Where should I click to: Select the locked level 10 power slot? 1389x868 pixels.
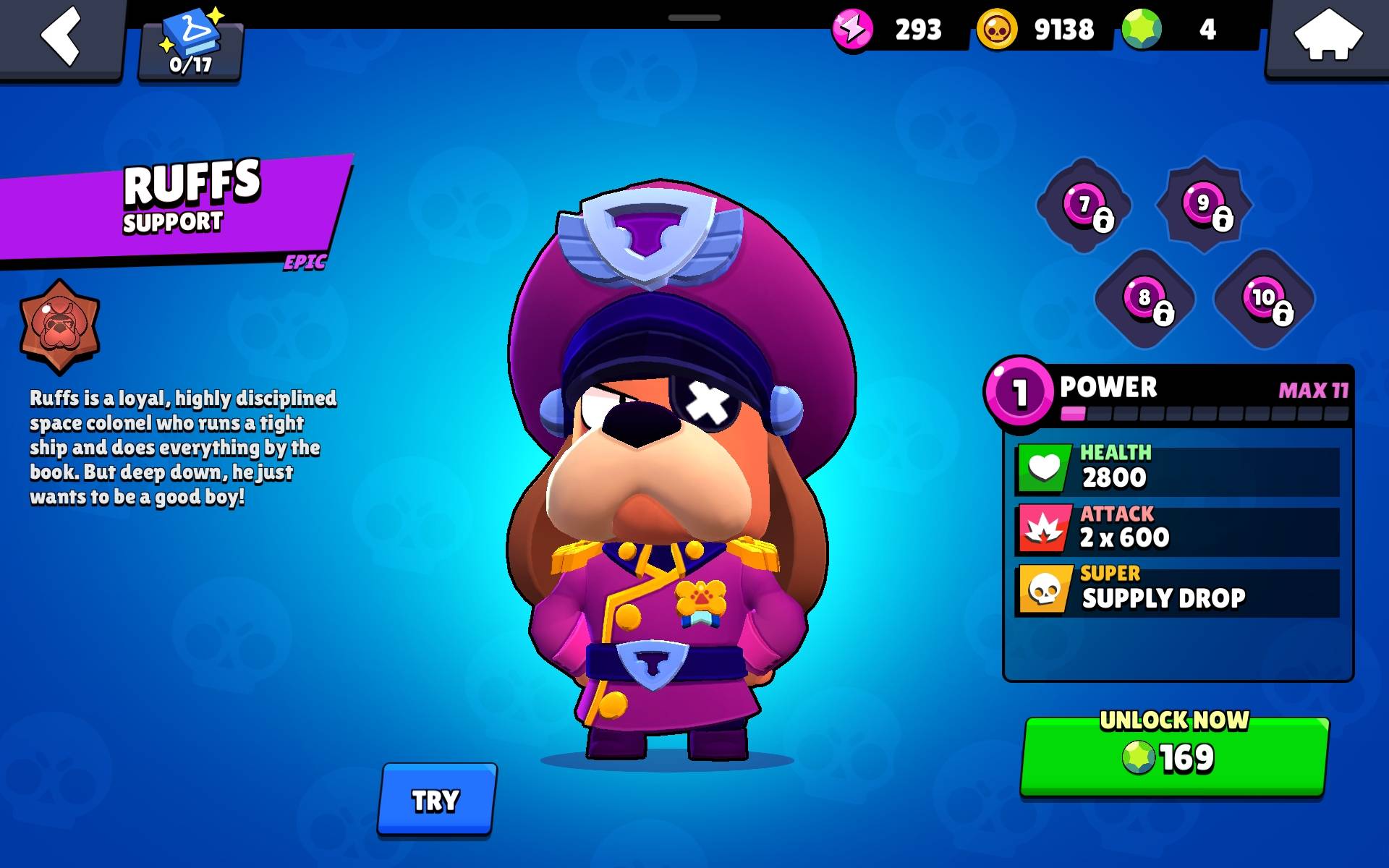[x=1264, y=298]
